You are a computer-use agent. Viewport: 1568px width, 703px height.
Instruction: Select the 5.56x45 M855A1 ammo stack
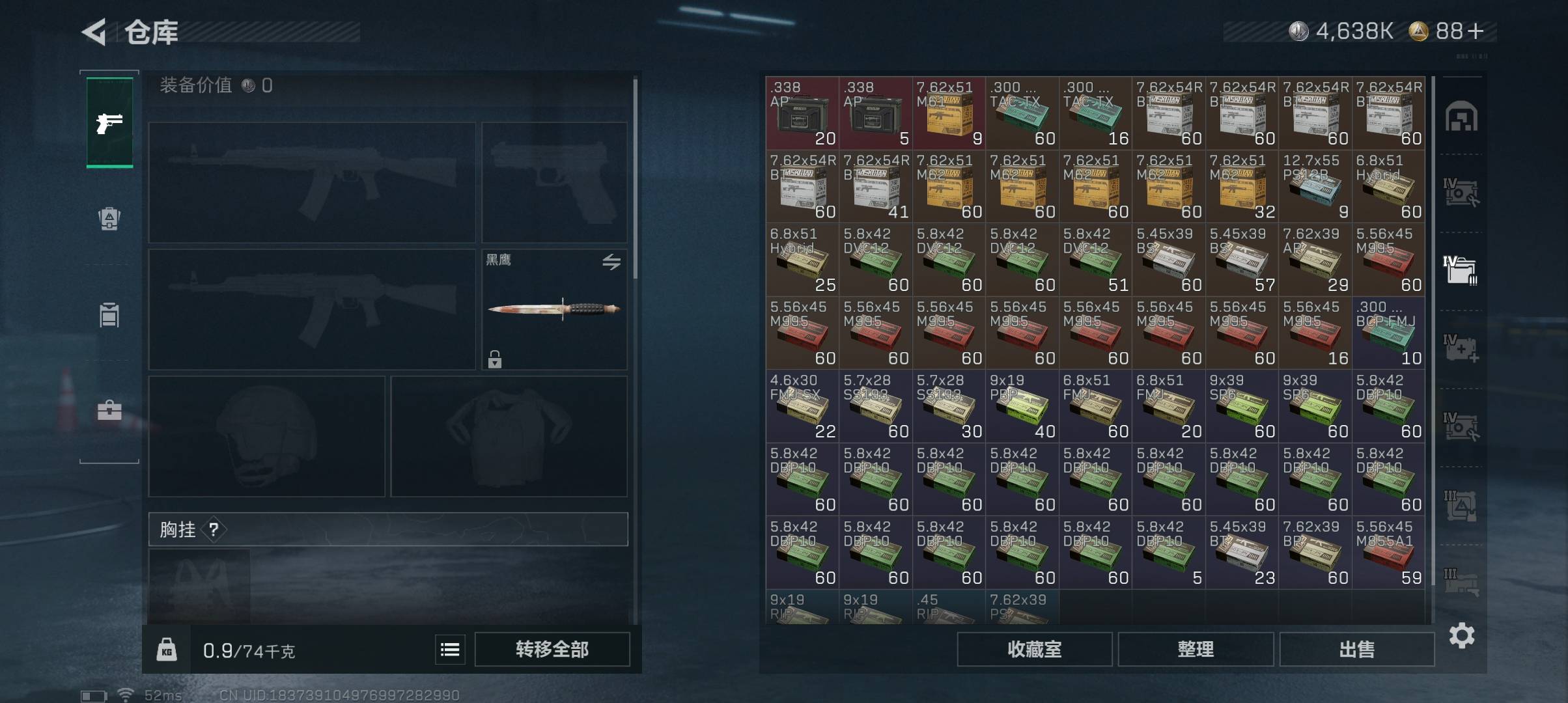tap(1388, 552)
